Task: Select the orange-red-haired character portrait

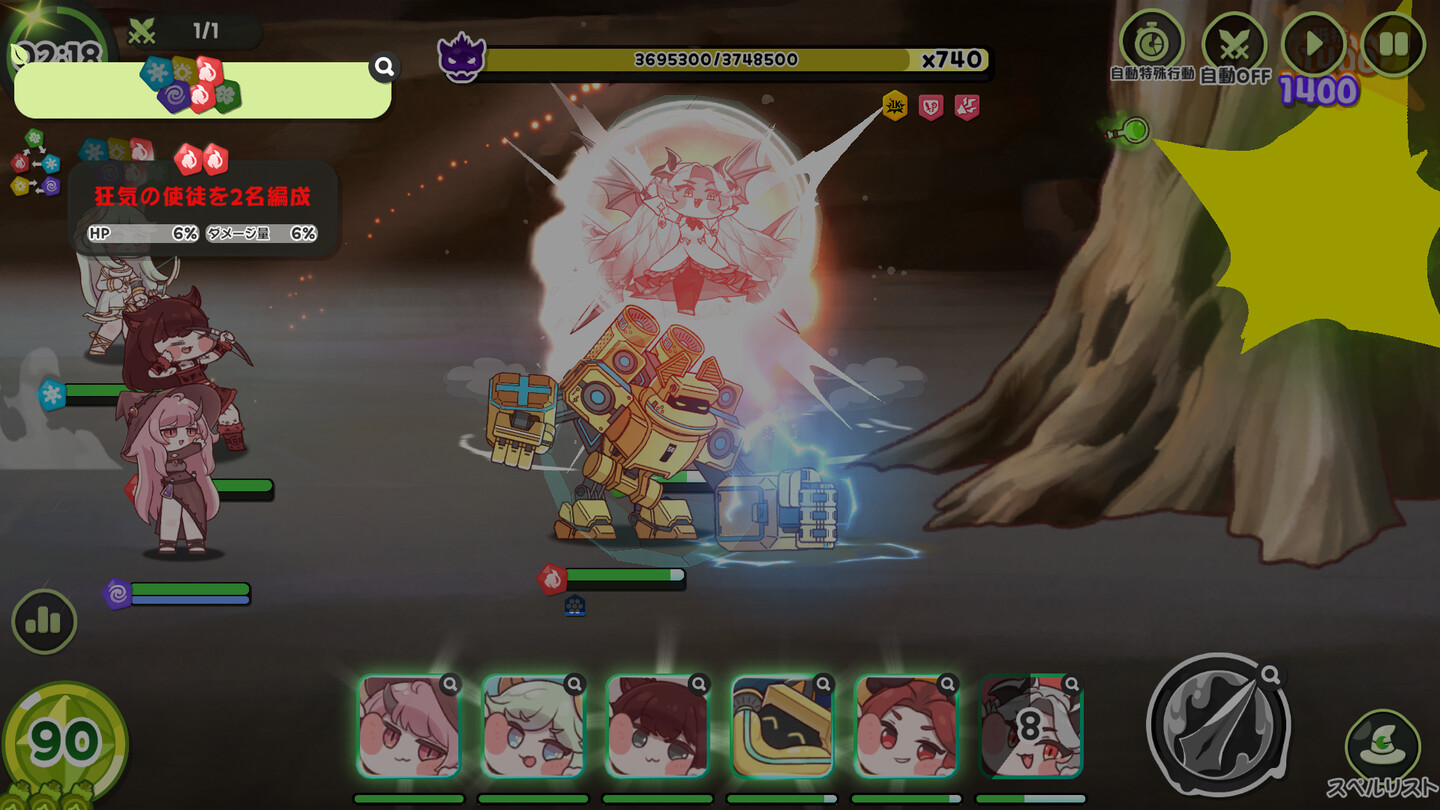Action: [906, 727]
